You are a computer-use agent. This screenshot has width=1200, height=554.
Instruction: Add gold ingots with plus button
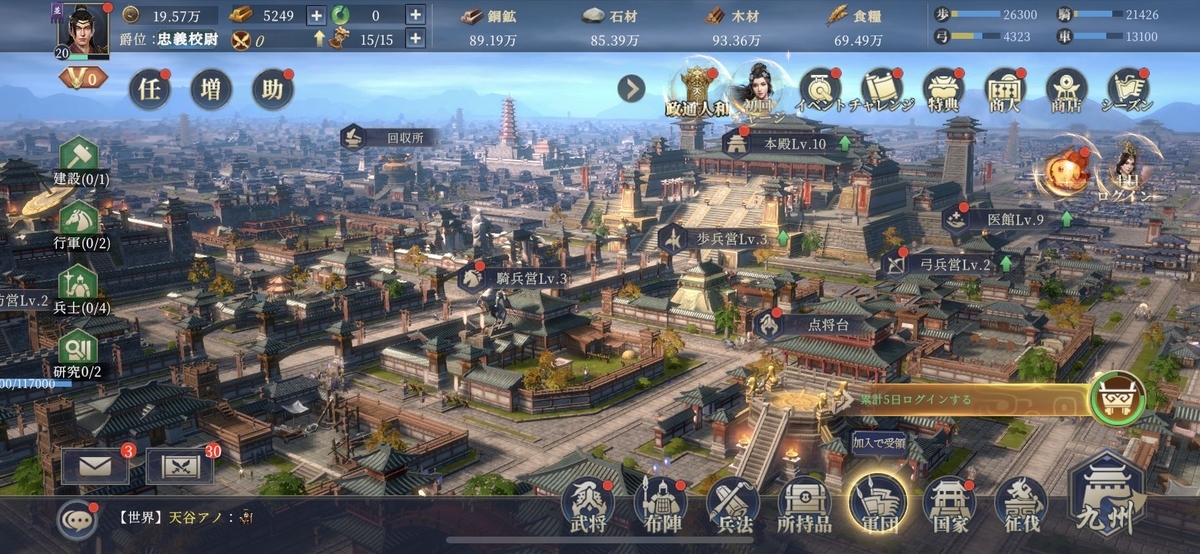[316, 15]
